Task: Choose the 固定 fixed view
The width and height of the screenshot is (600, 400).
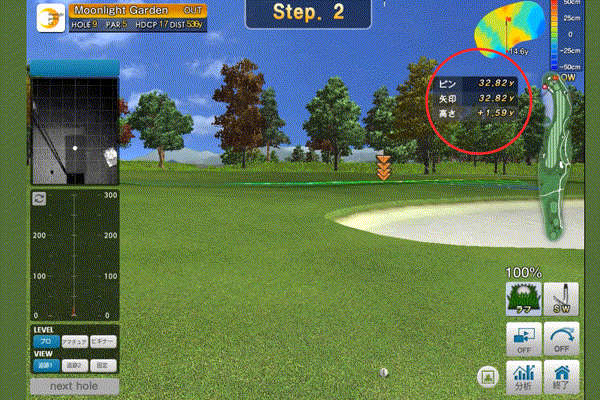Action: click(104, 364)
